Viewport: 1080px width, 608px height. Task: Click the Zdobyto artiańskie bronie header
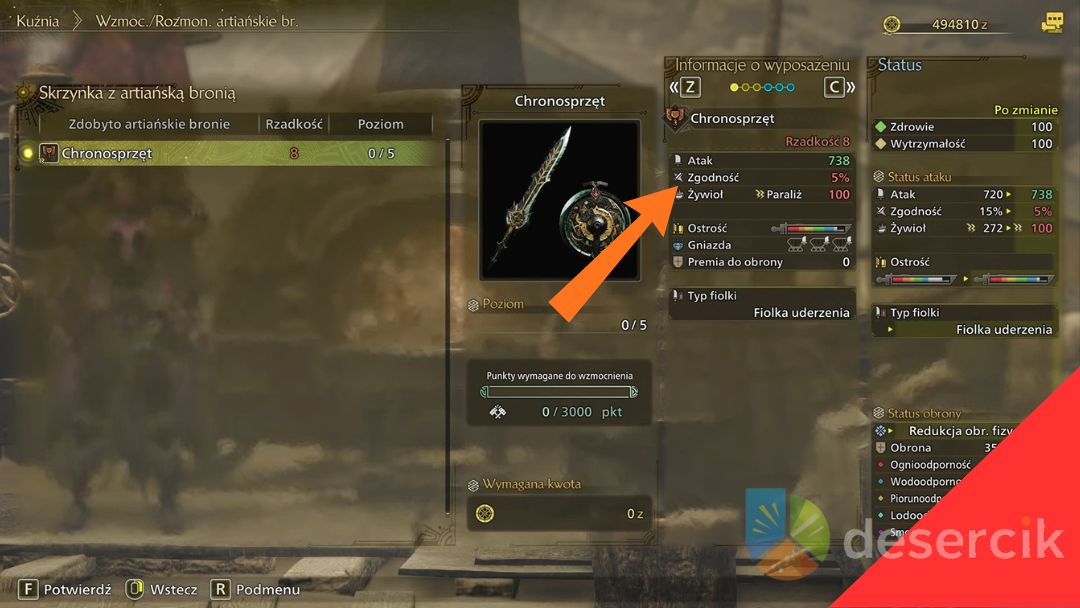click(149, 124)
